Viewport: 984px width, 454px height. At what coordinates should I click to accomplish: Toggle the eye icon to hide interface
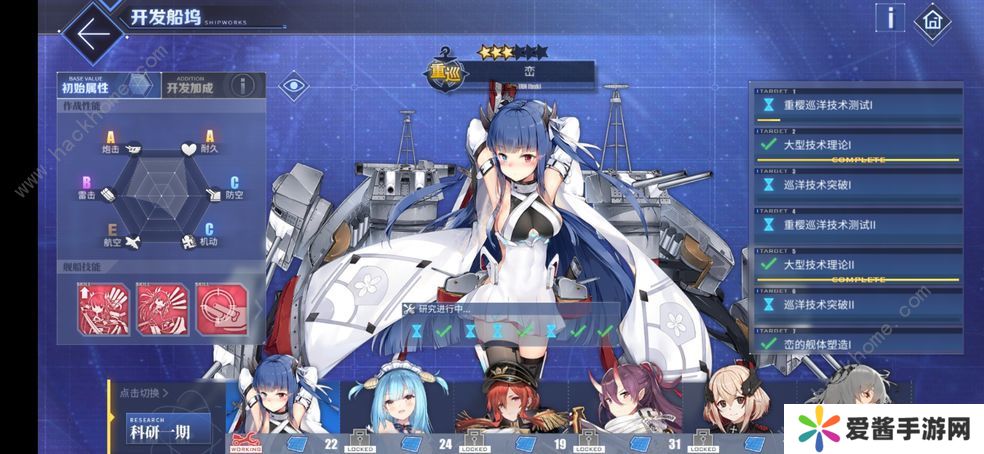[x=292, y=85]
